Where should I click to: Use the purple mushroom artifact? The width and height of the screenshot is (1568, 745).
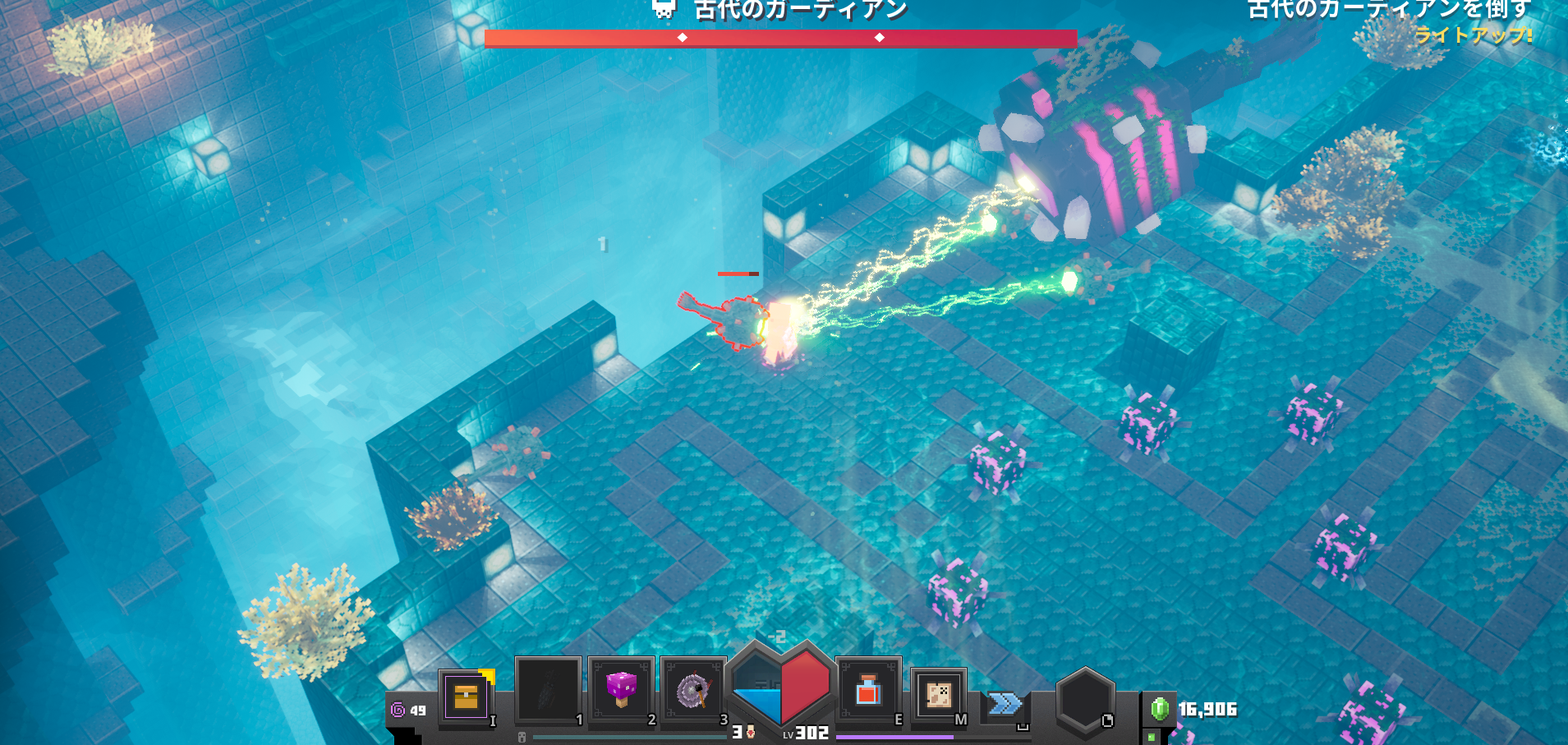coord(621,690)
